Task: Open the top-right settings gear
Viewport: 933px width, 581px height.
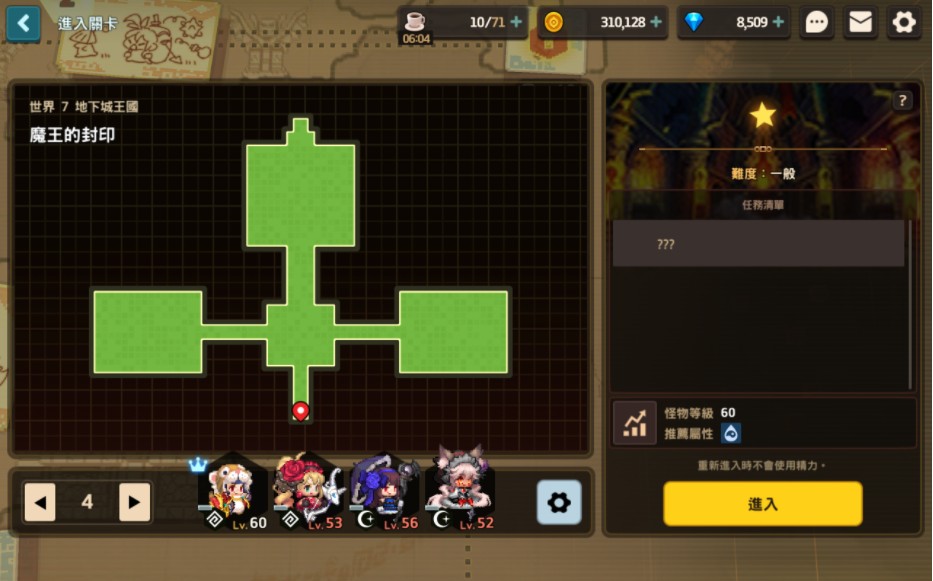Action: 904,22
